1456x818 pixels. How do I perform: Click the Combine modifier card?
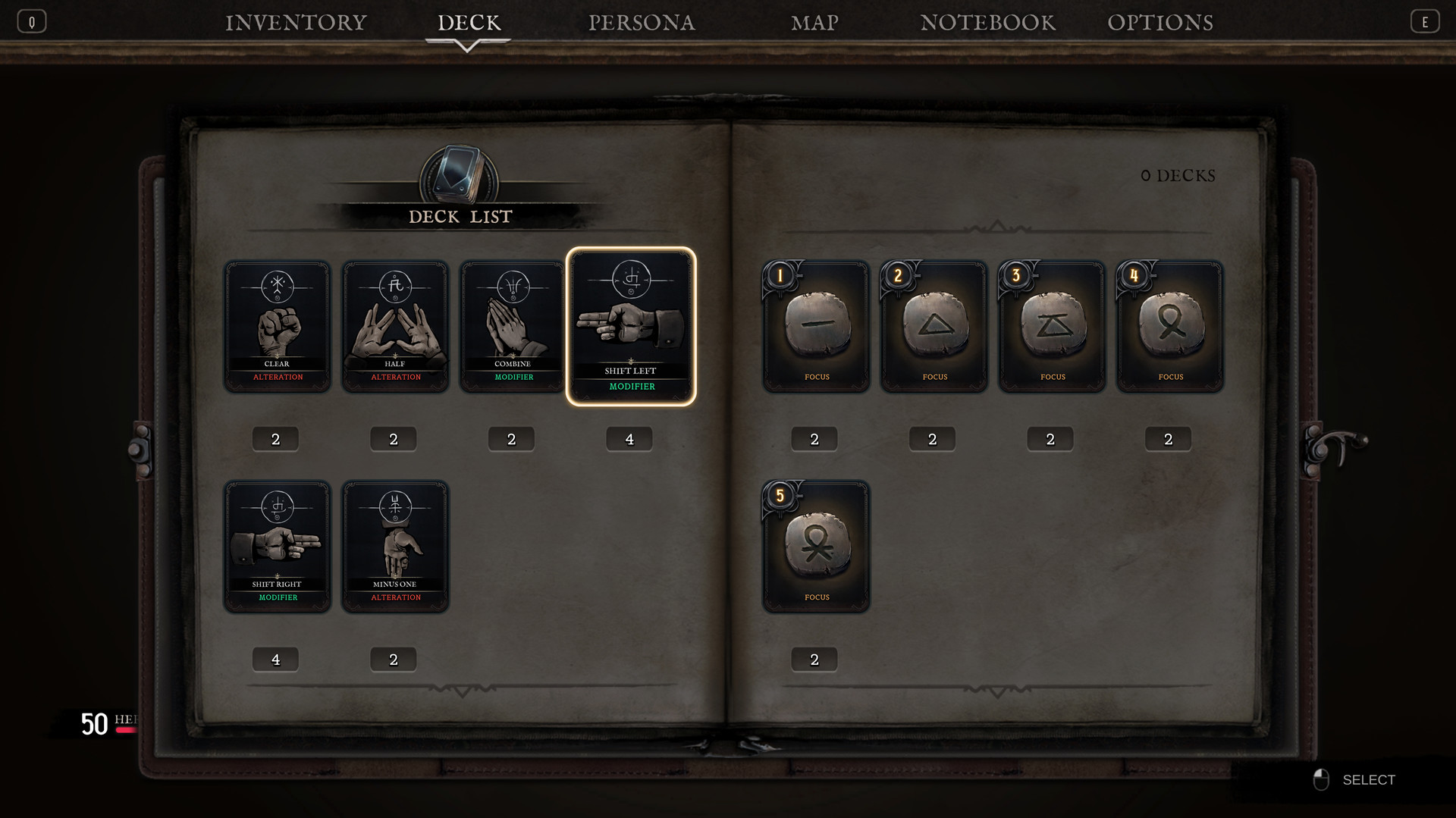(512, 326)
